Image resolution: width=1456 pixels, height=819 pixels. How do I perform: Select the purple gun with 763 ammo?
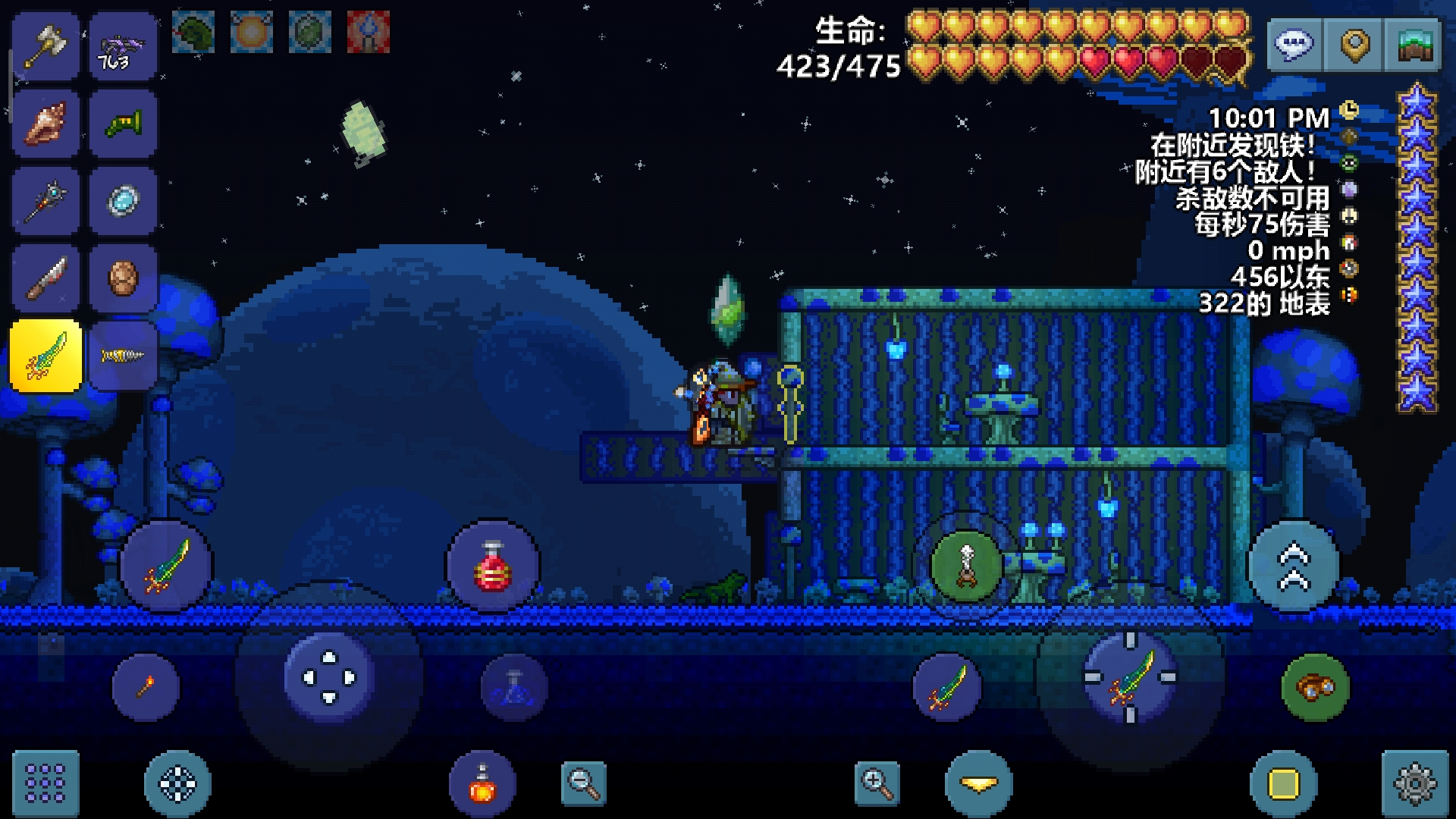[123, 47]
